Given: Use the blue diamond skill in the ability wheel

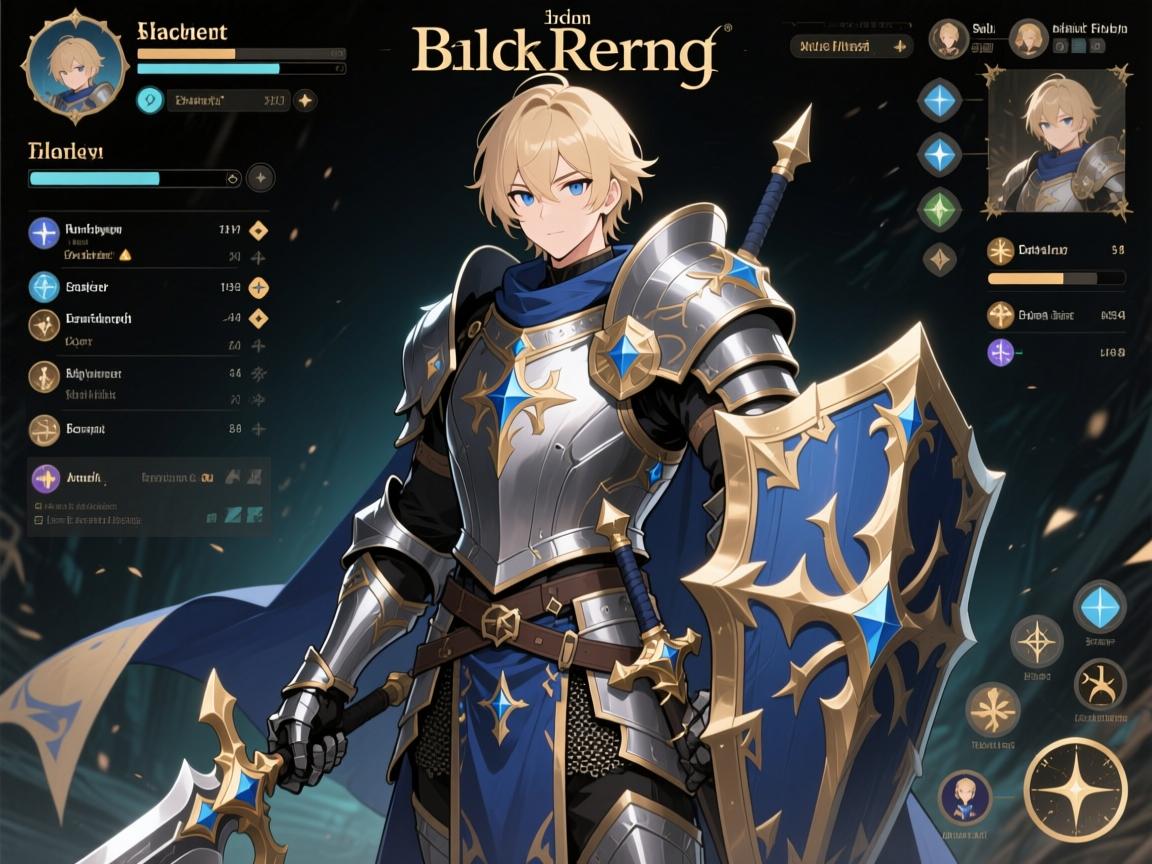Looking at the screenshot, I should [1099, 606].
